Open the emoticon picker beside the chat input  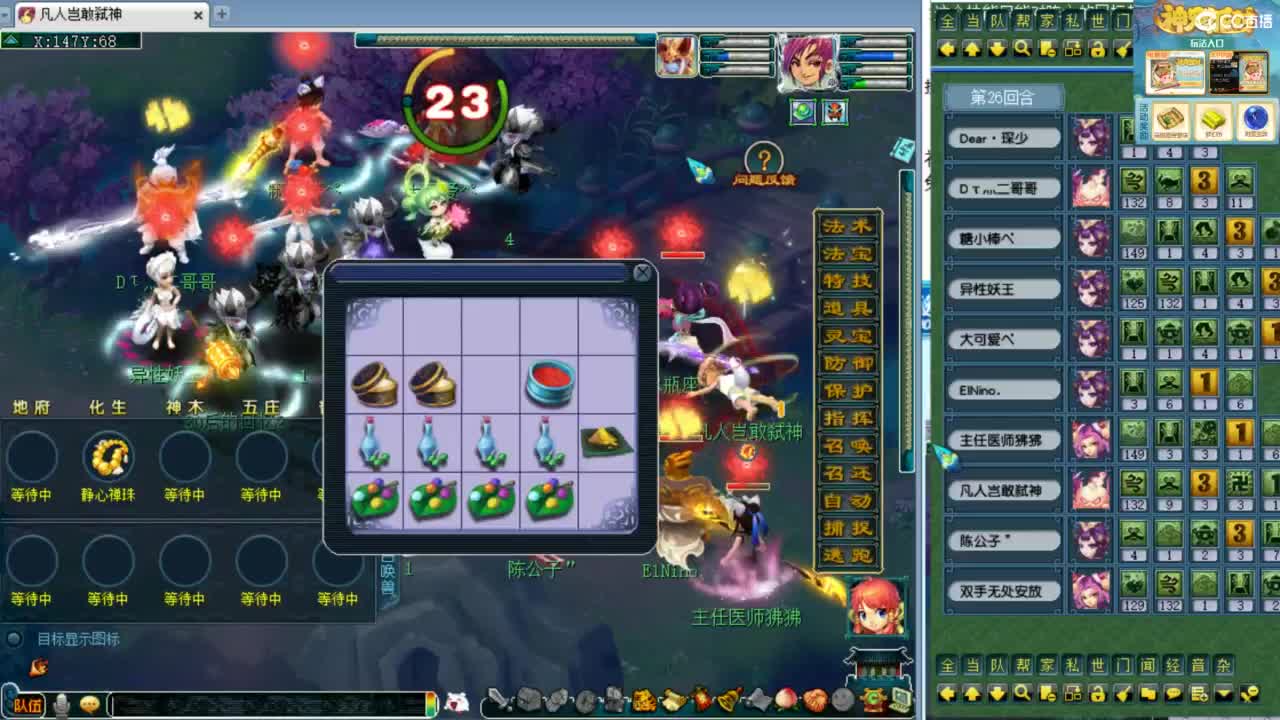(x=91, y=701)
